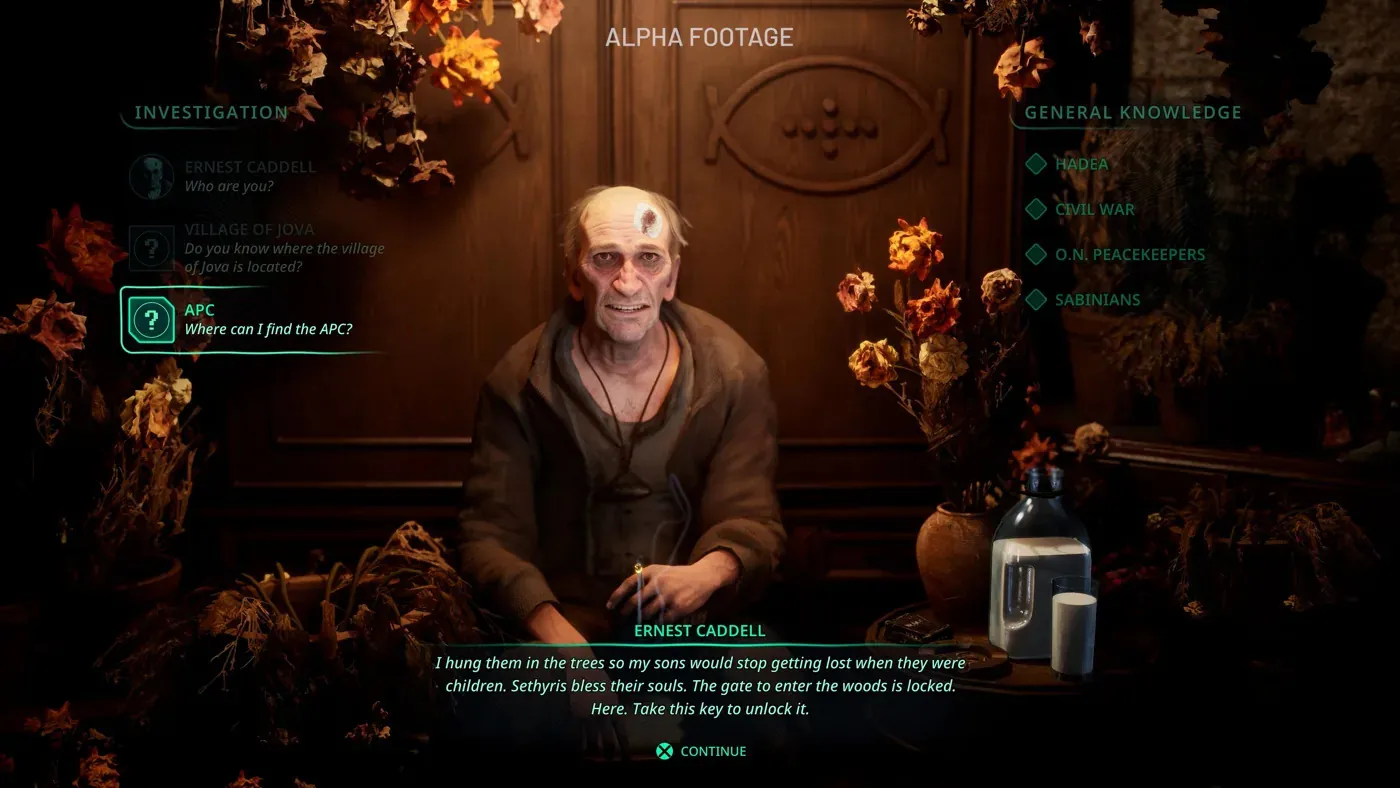Continue the dialogue with Ernest Caddell
This screenshot has height=788, width=1400.
[701, 751]
